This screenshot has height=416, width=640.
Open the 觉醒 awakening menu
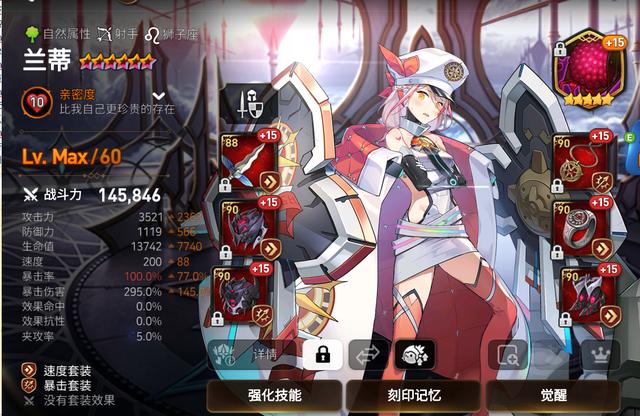pos(552,395)
